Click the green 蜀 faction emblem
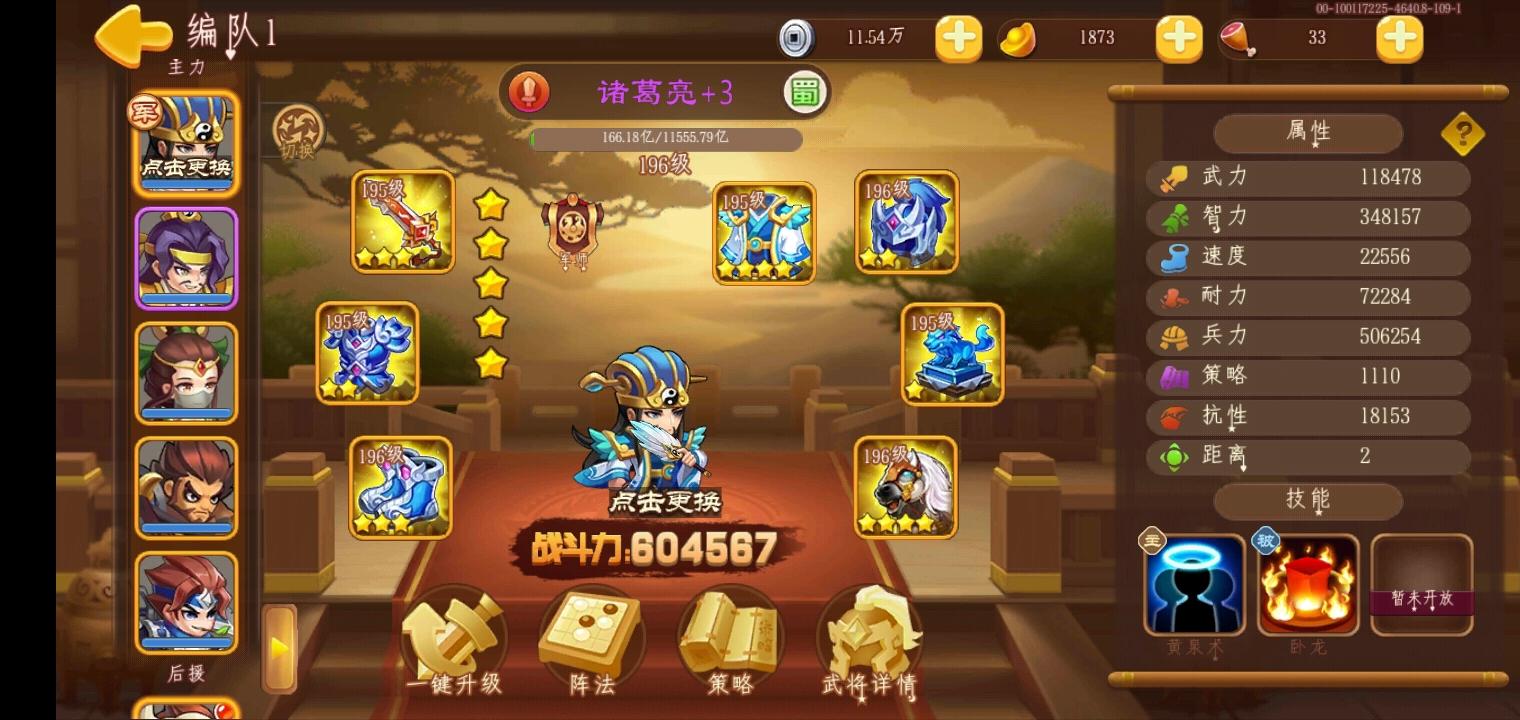1520x720 pixels. 803,91
